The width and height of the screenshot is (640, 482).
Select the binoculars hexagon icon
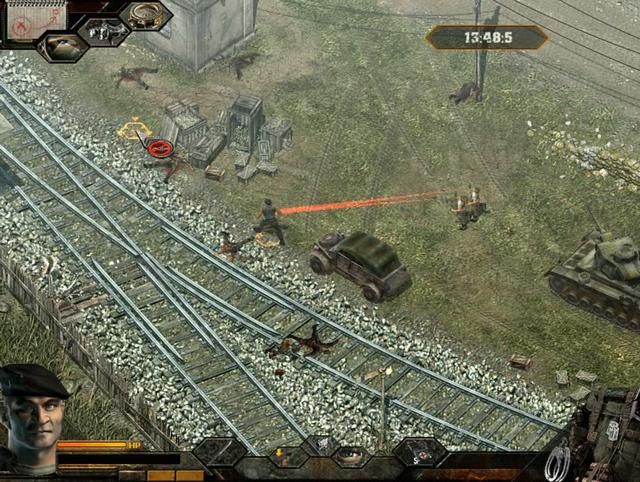[105, 30]
